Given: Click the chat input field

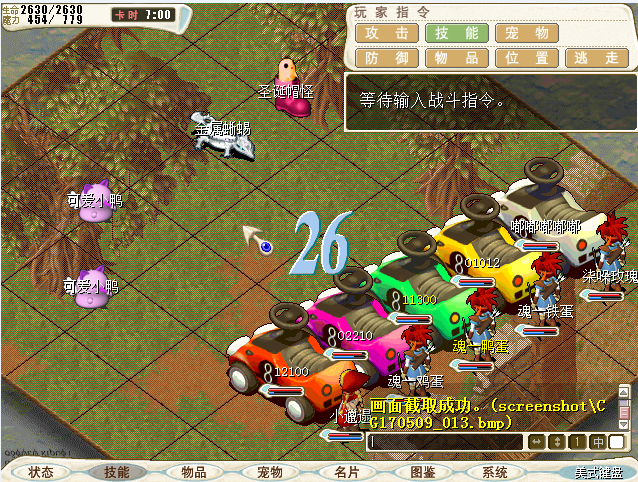Looking at the screenshot, I should click(x=445, y=442).
